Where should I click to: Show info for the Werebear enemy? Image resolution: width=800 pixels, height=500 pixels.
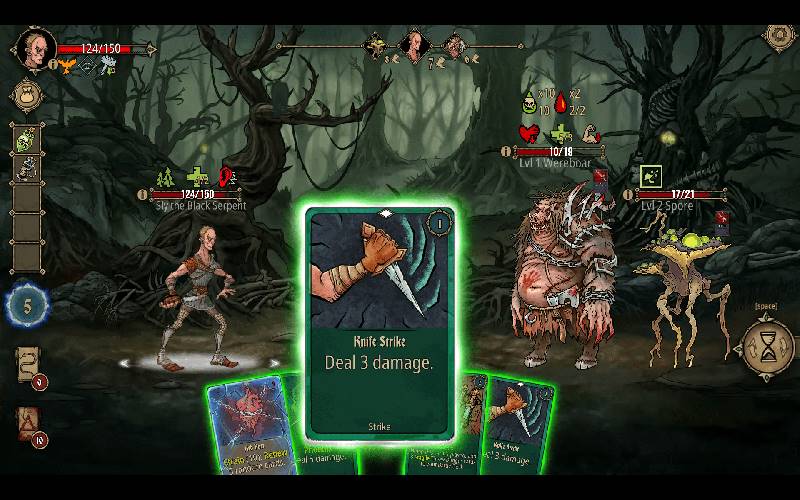point(506,152)
